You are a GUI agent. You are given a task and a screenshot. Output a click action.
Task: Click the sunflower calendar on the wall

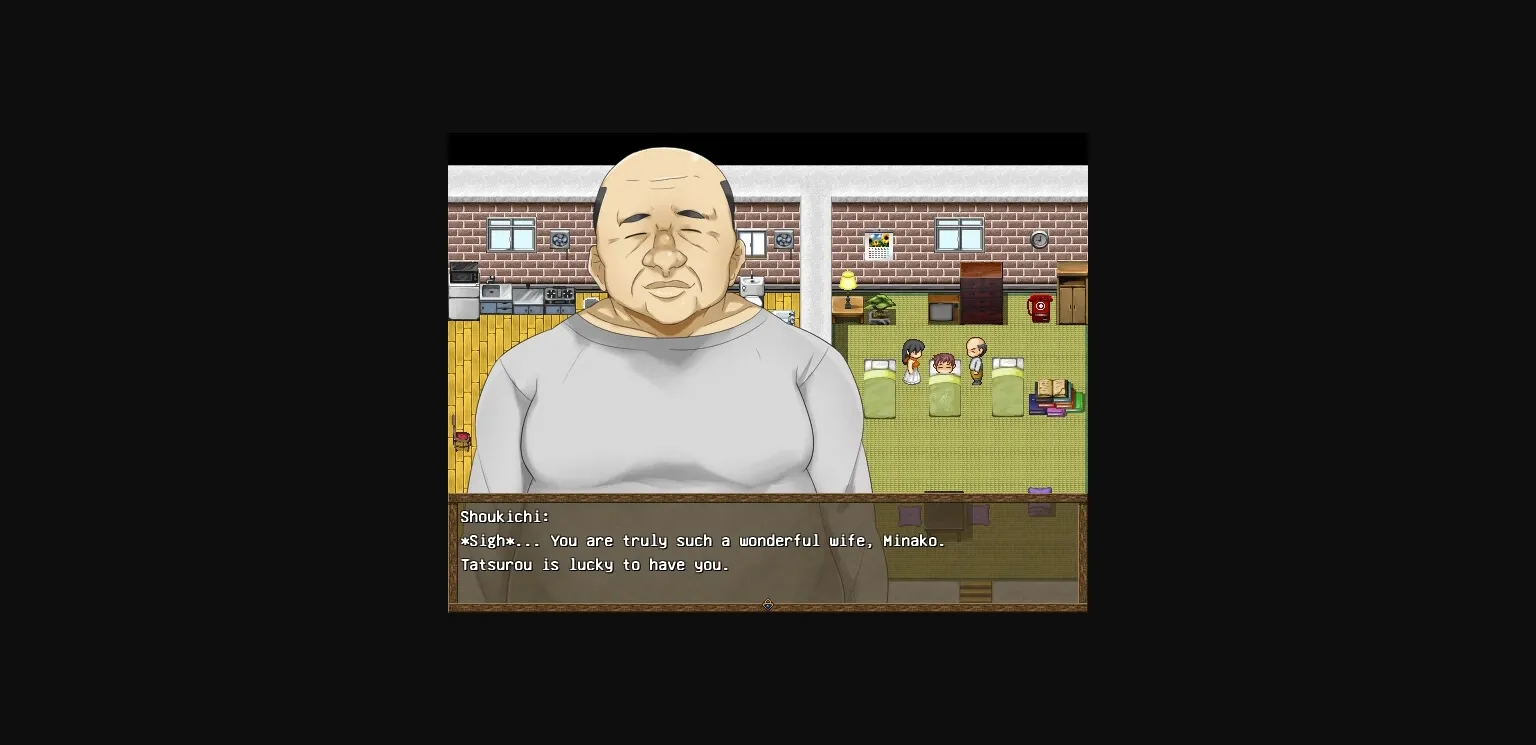click(x=880, y=244)
